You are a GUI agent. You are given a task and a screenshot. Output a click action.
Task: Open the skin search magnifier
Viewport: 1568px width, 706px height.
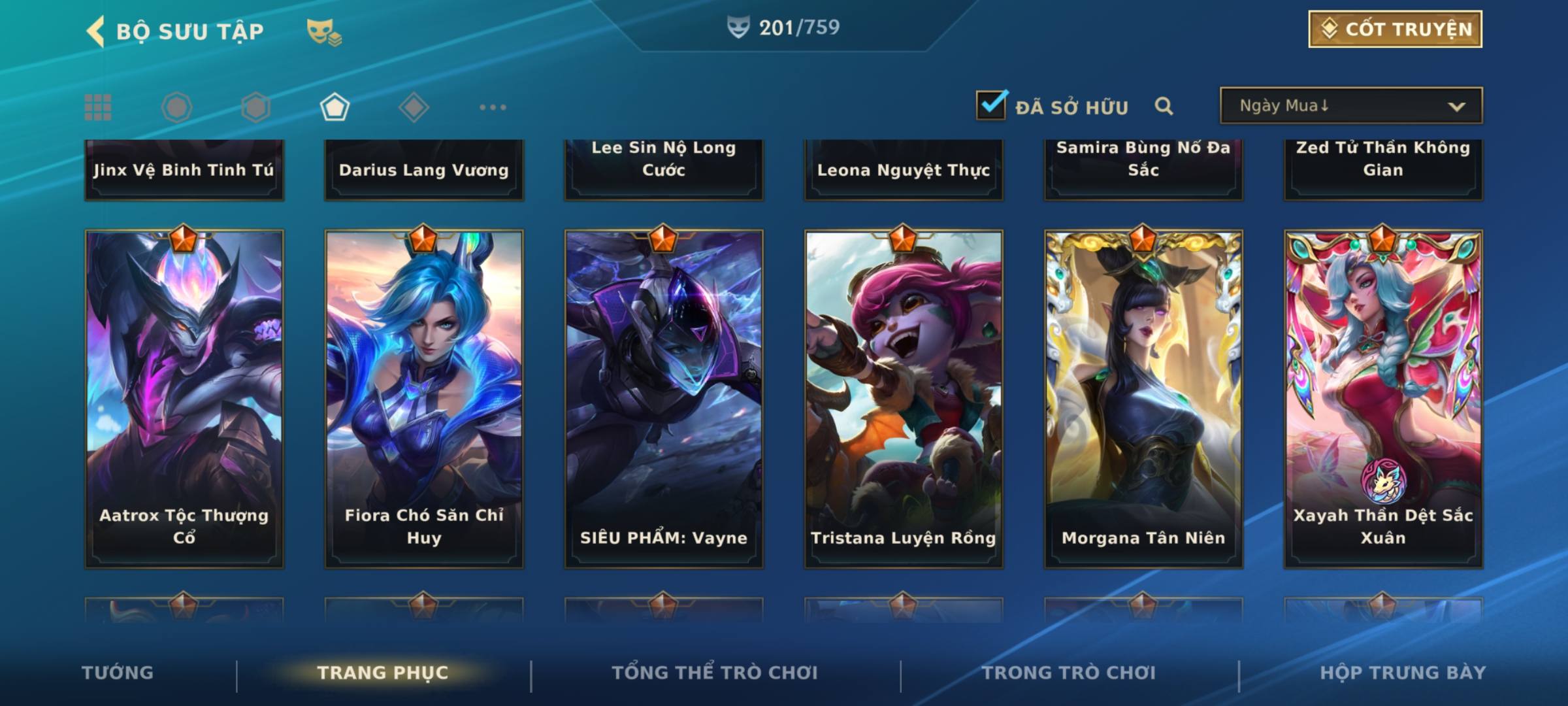pos(1164,106)
